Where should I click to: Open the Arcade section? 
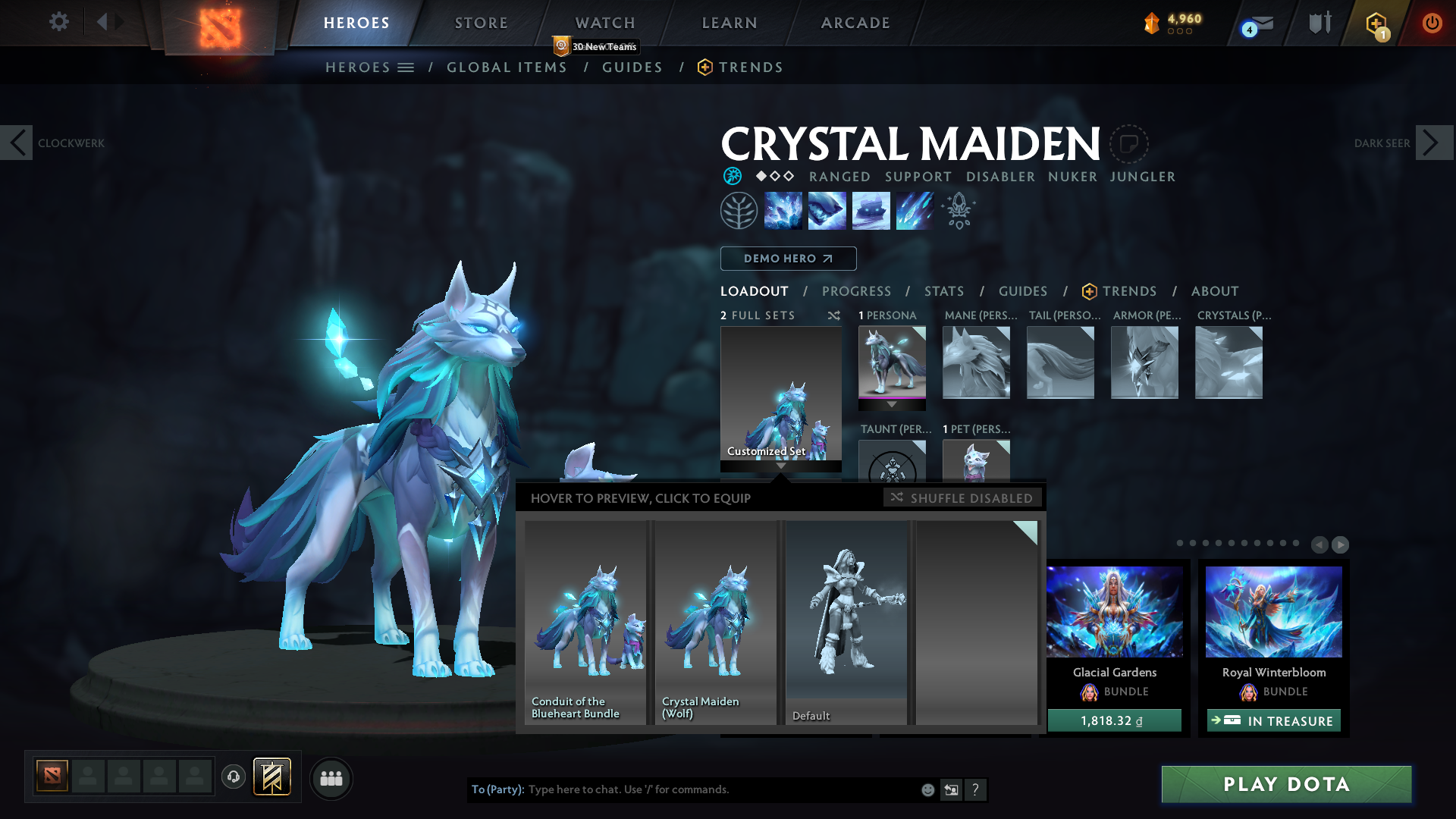(x=855, y=23)
